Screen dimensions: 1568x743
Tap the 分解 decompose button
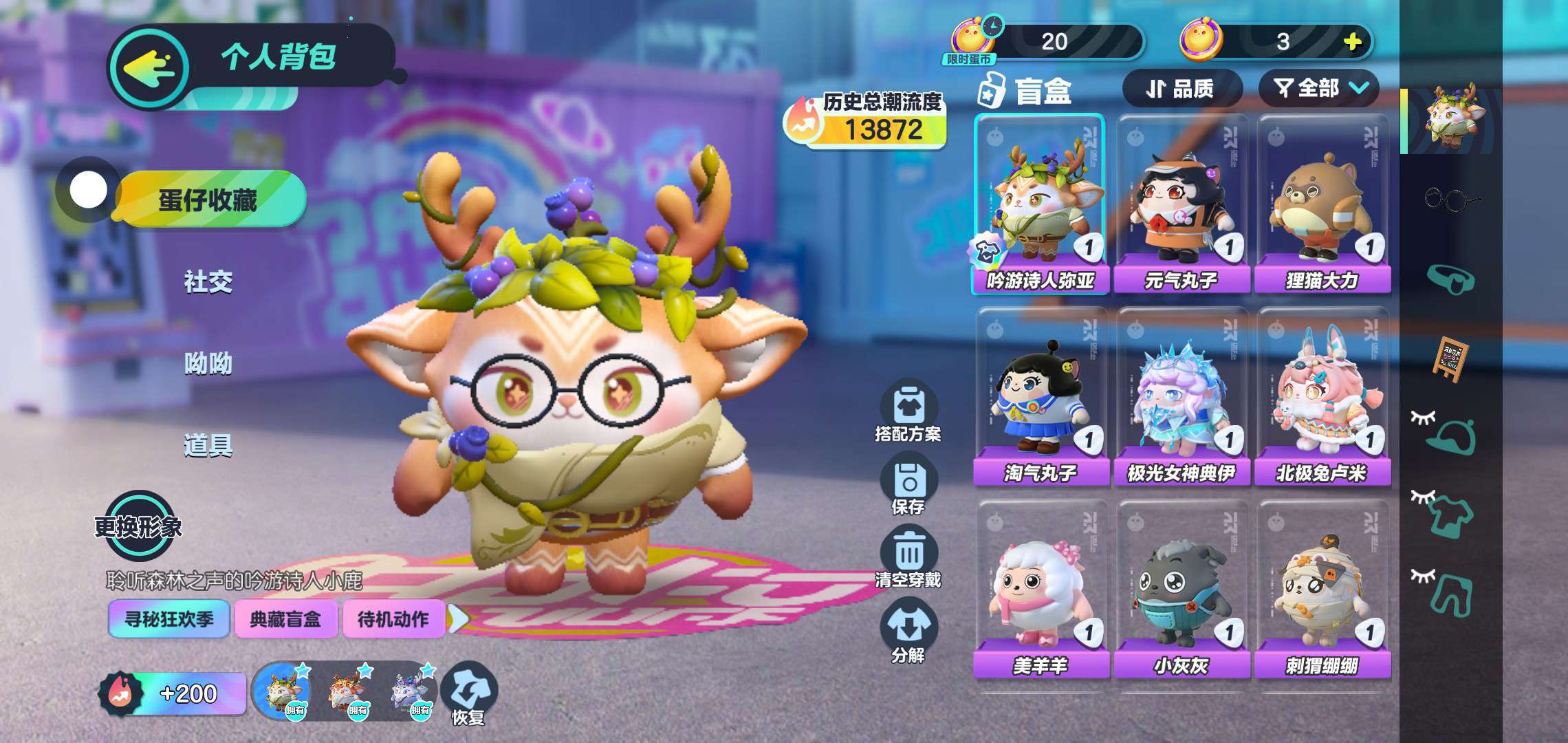[x=908, y=632]
